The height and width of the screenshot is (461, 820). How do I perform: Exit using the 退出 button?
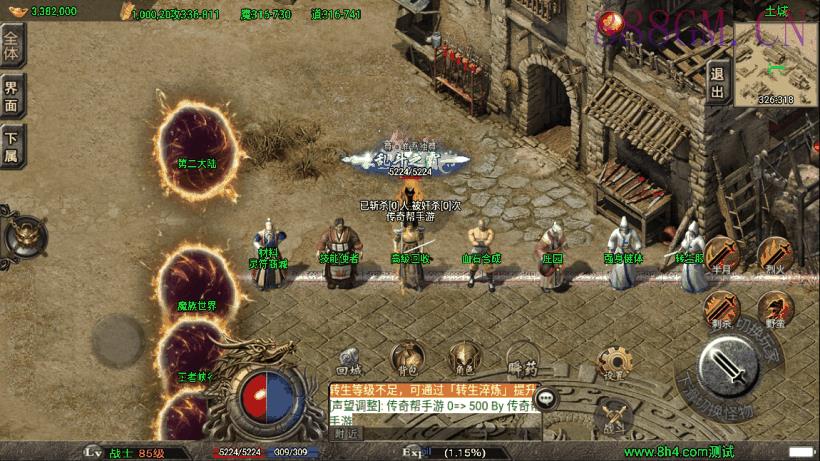click(717, 82)
